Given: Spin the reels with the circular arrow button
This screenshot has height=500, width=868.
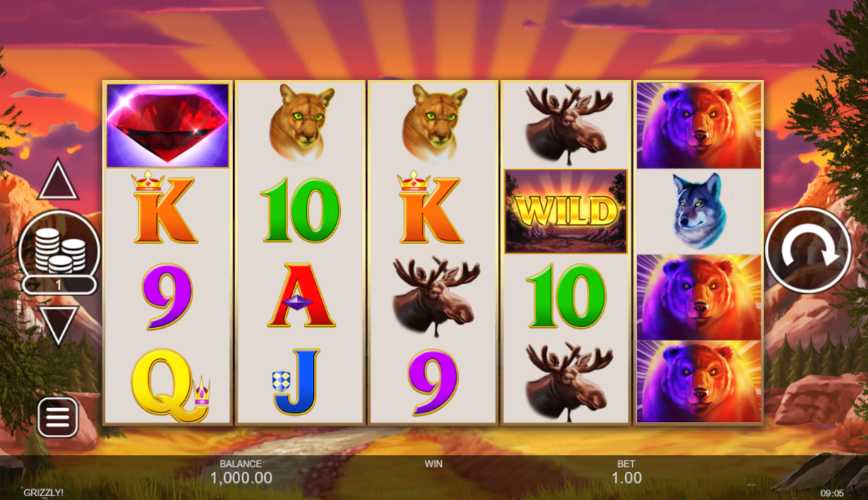Looking at the screenshot, I should [808, 250].
